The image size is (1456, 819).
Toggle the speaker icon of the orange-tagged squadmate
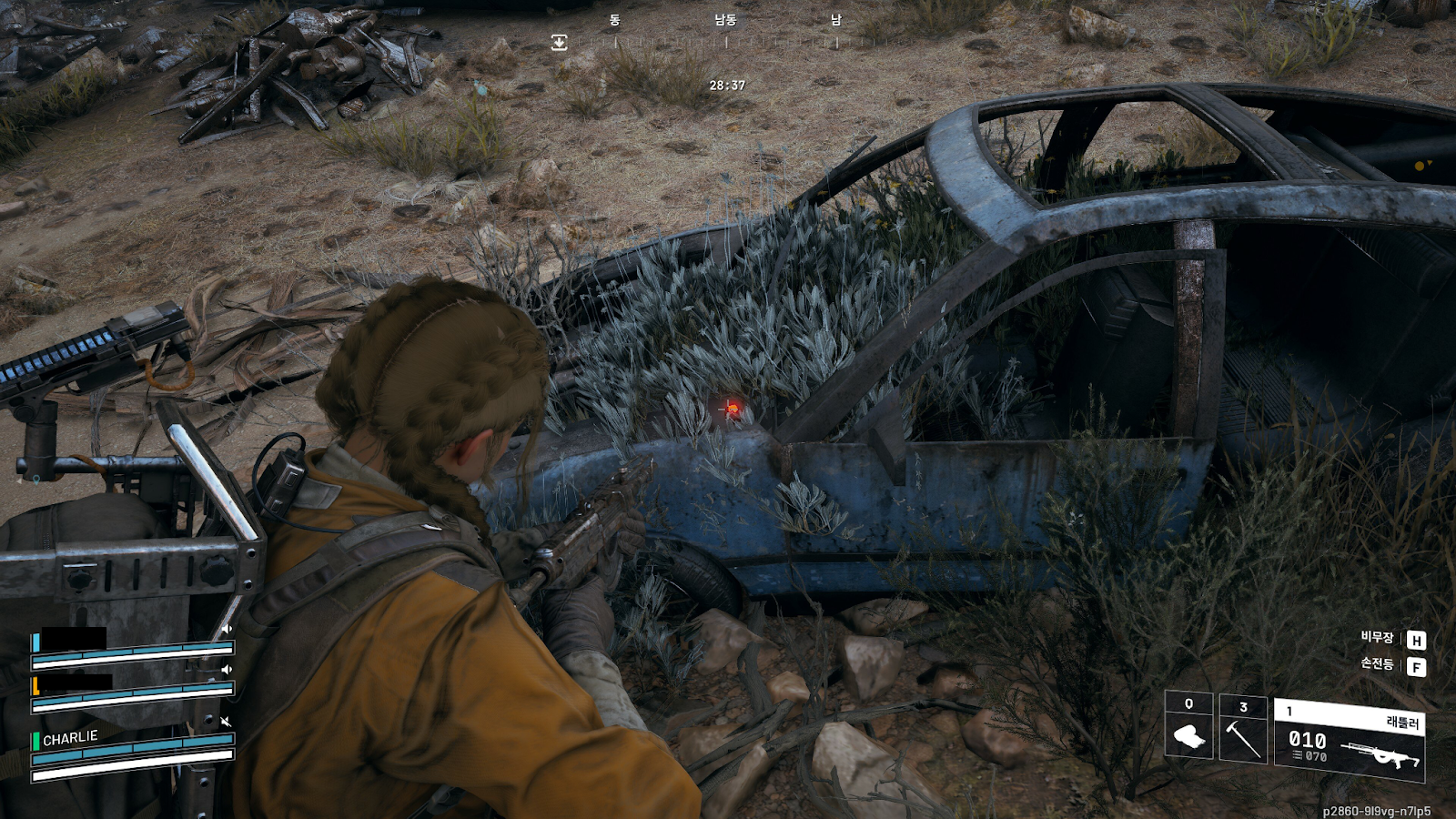click(226, 670)
